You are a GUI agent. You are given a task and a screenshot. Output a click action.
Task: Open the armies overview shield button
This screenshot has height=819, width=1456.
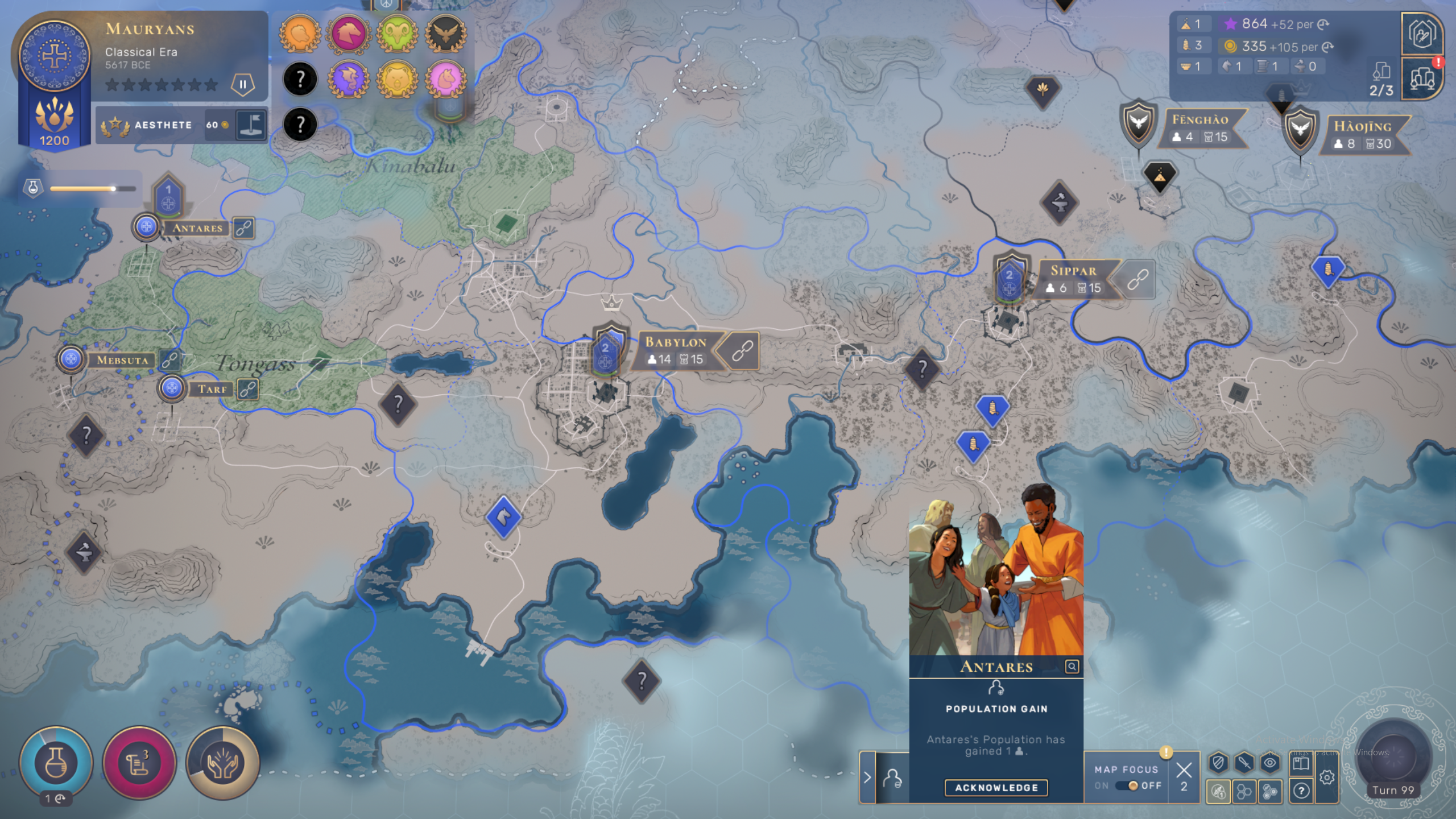(x=1421, y=34)
